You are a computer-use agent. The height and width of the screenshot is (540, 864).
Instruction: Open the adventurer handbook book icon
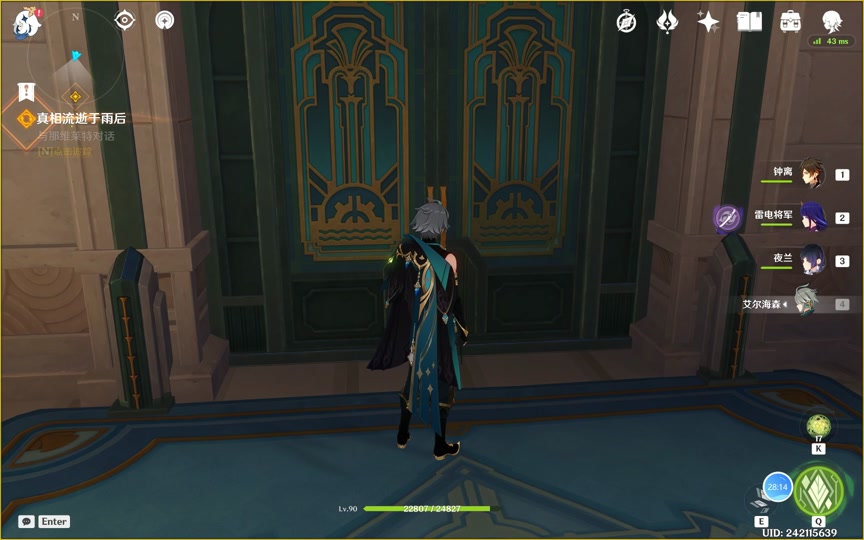tap(749, 22)
